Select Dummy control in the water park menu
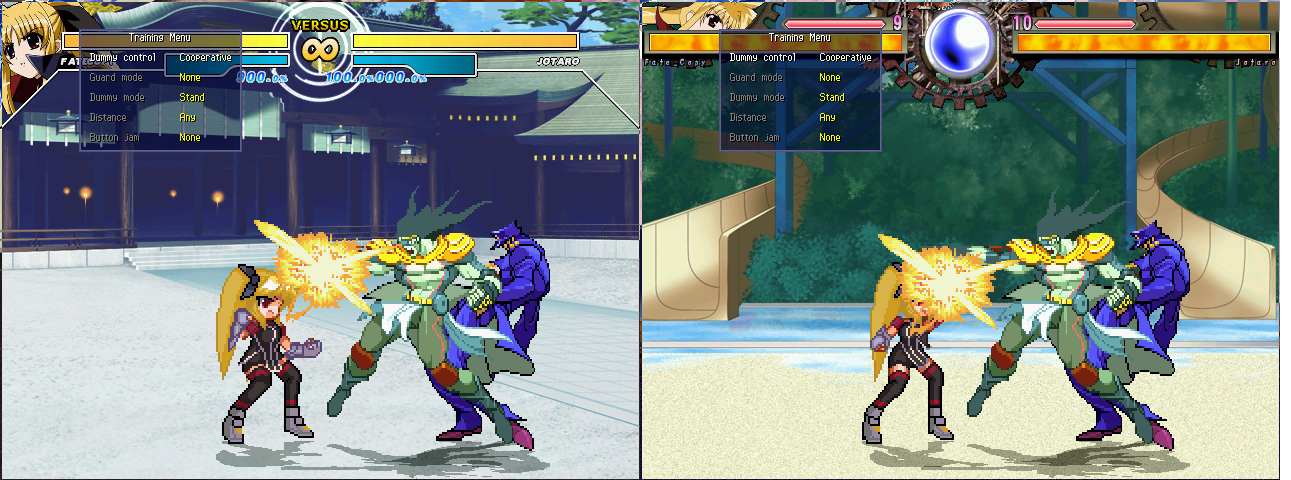This screenshot has height=480, width=1291. [x=762, y=58]
